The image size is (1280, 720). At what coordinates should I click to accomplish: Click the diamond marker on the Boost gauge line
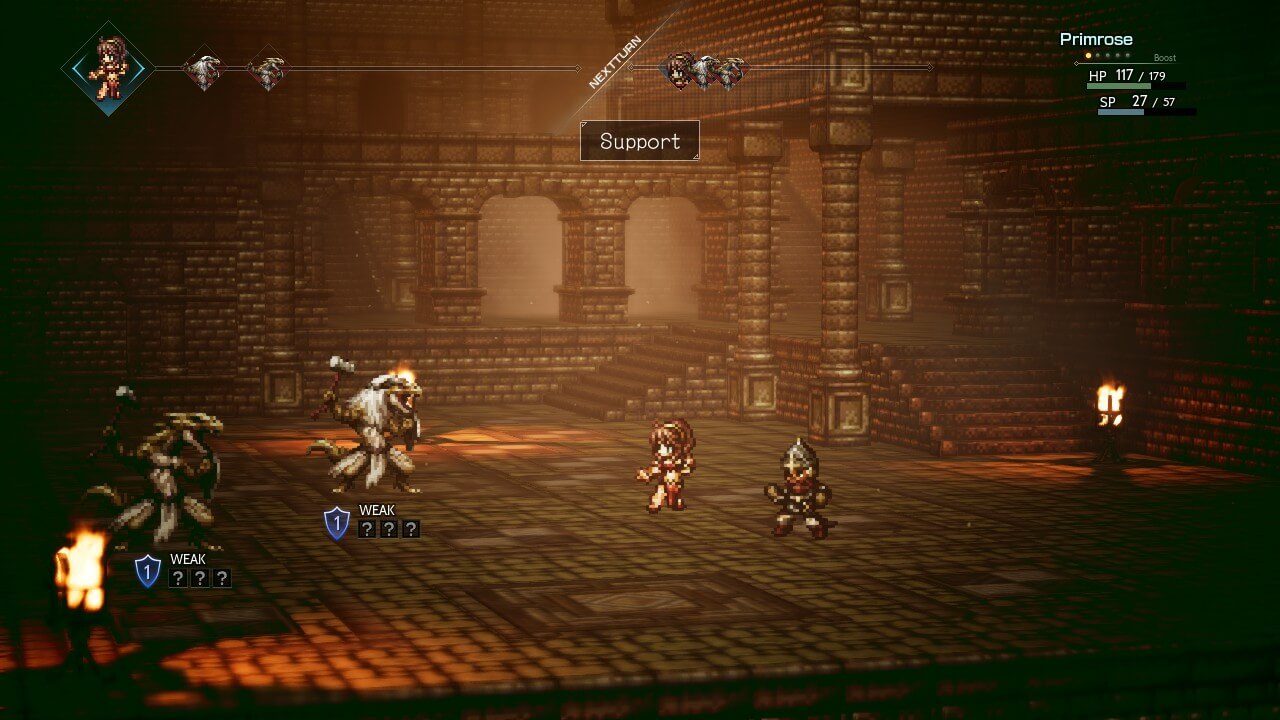(x=1077, y=63)
